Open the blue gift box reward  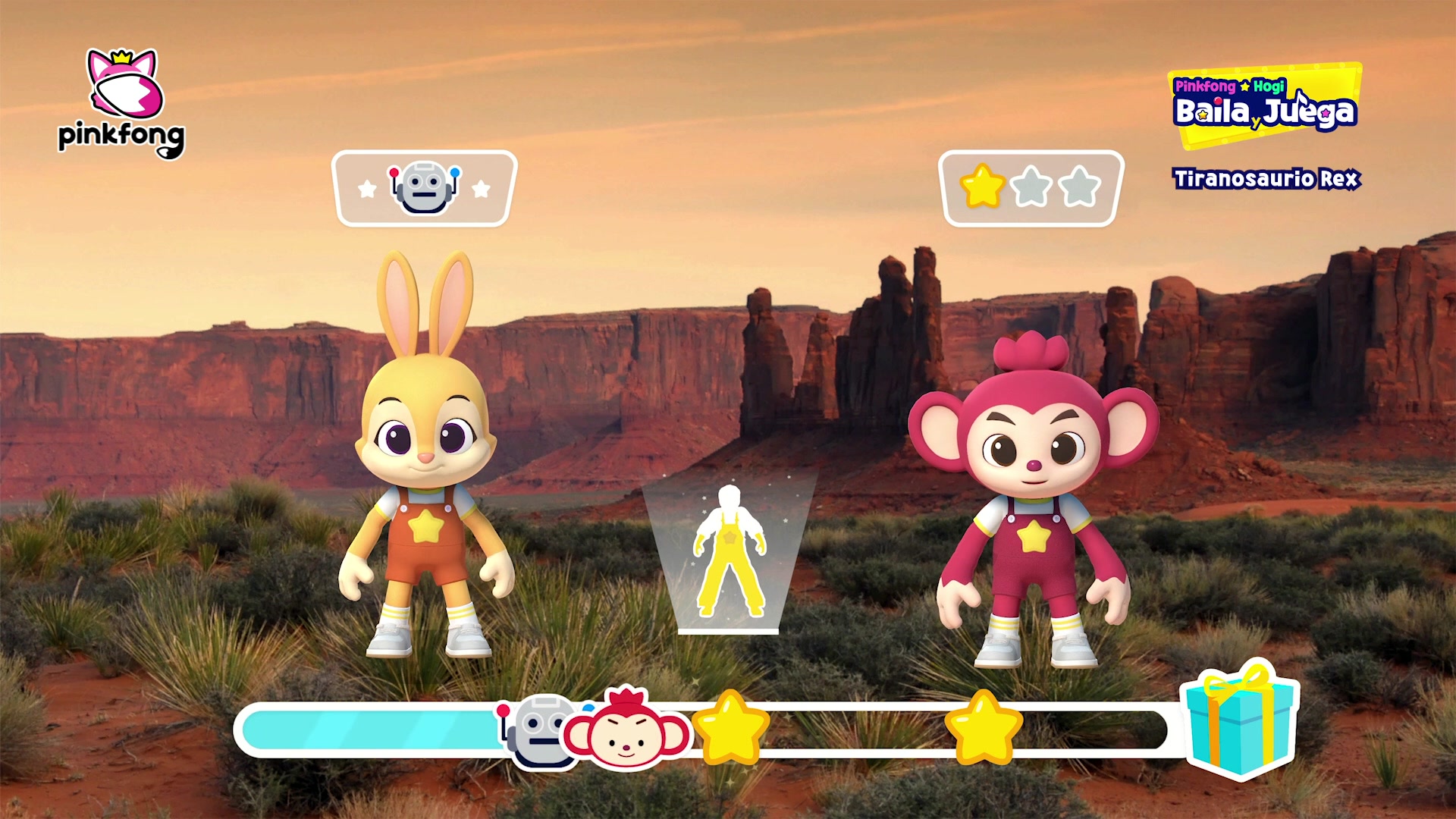(x=1240, y=720)
